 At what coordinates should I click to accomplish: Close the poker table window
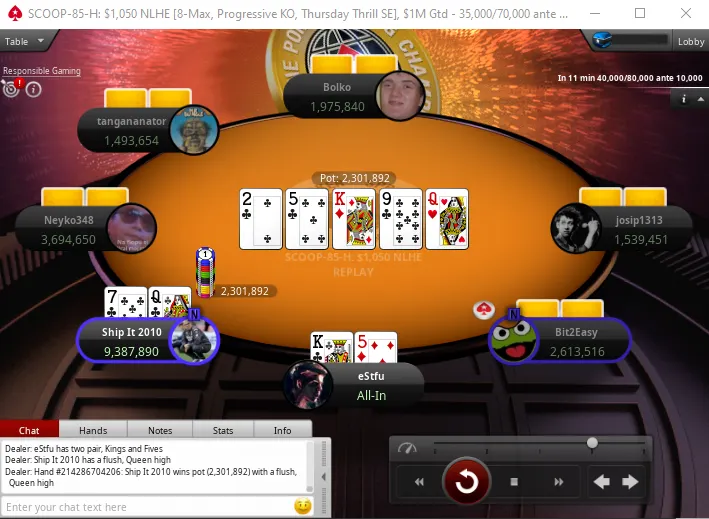coord(686,13)
